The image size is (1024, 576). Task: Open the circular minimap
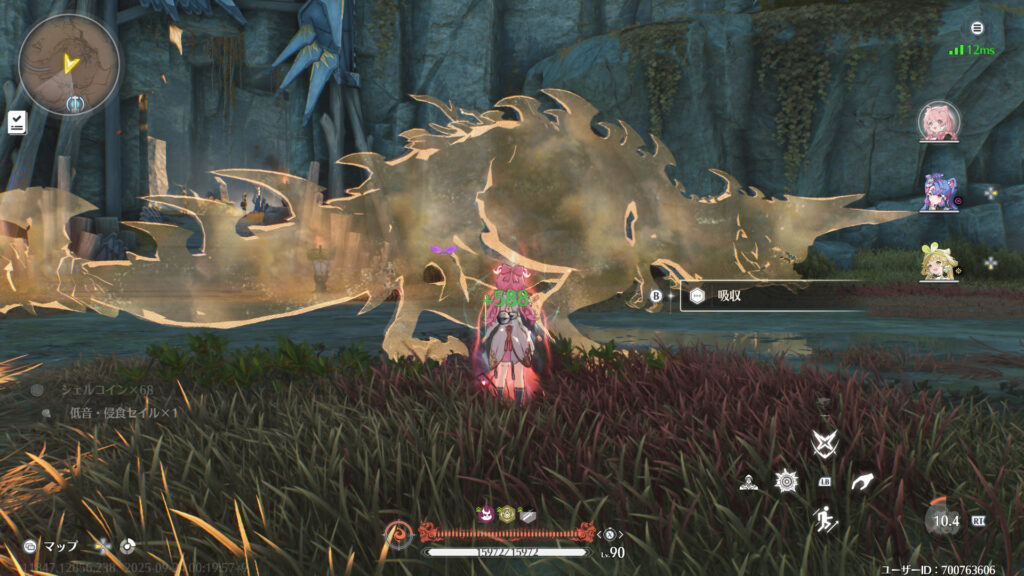pyautogui.click(x=69, y=63)
